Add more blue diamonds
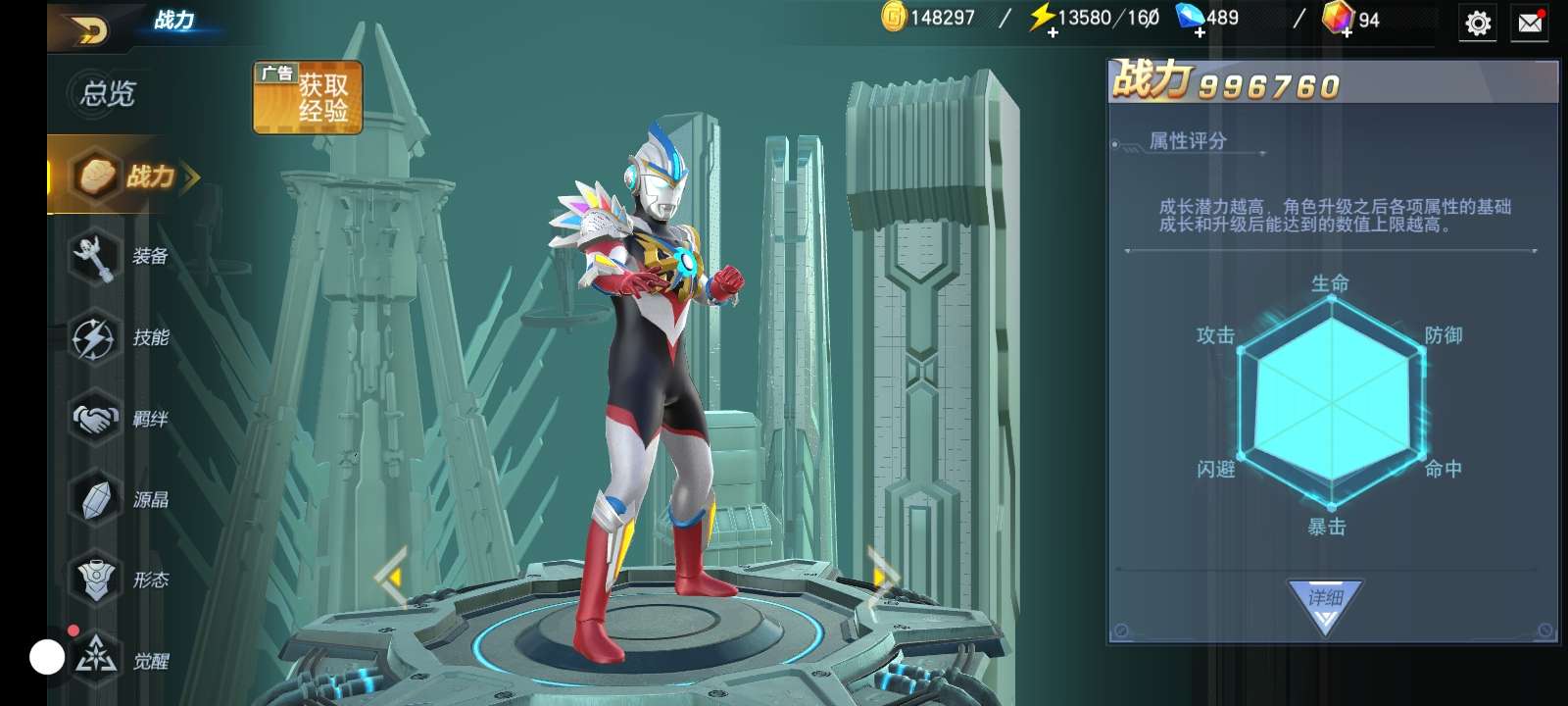 pyautogui.click(x=1200, y=32)
